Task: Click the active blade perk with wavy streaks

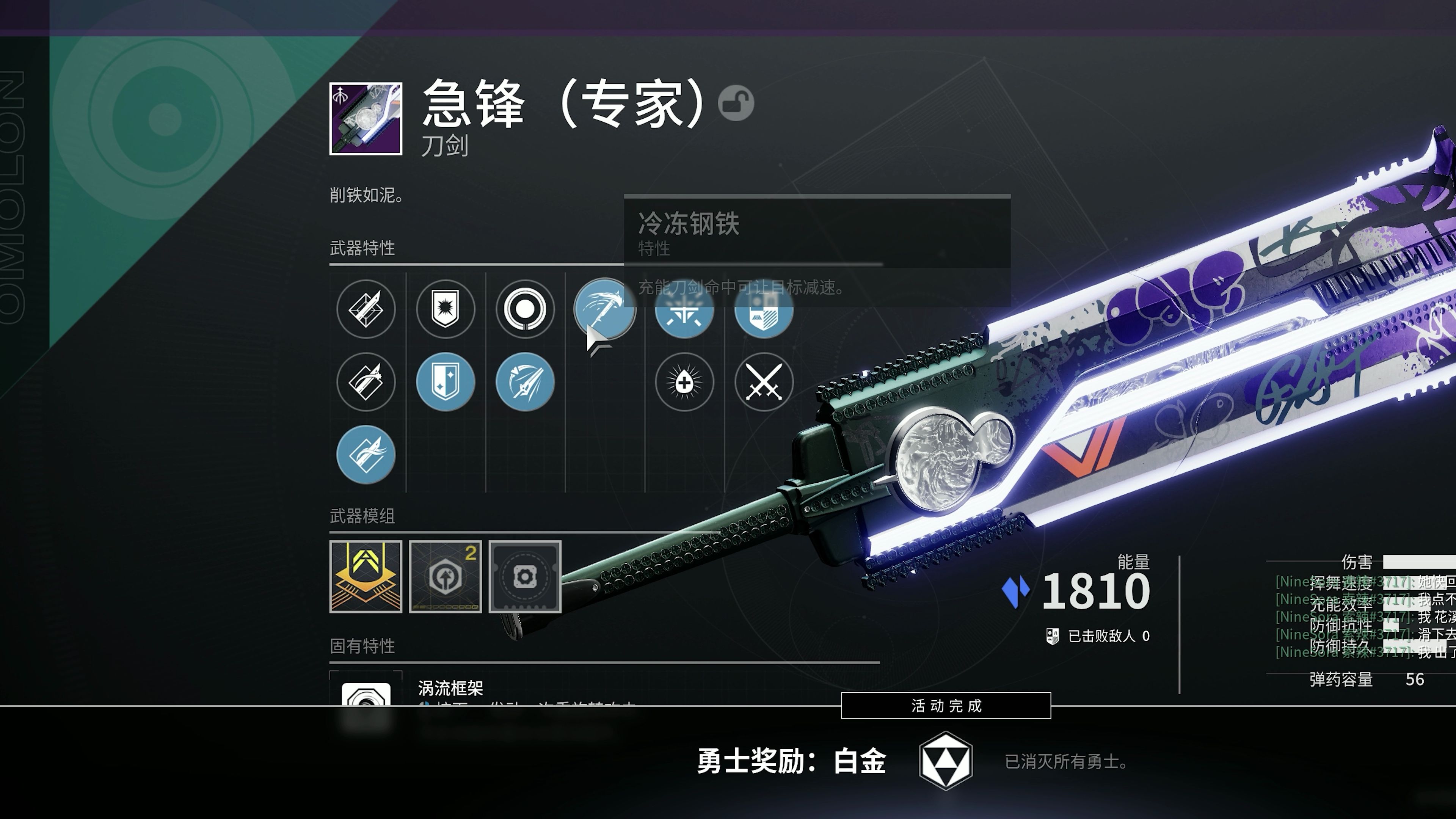Action: coord(366,455)
